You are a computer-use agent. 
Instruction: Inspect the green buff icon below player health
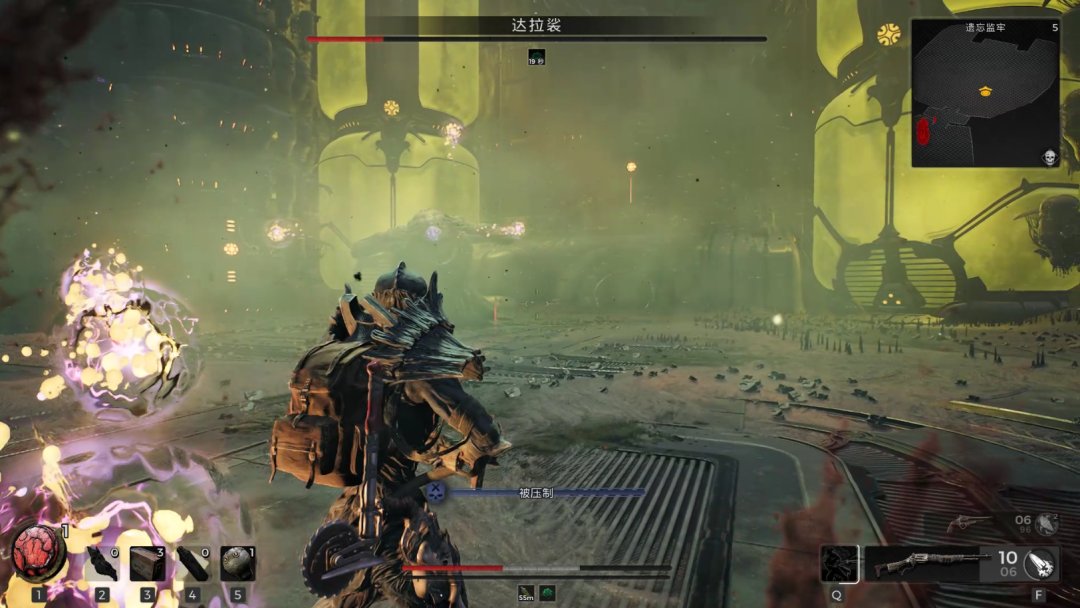548,594
